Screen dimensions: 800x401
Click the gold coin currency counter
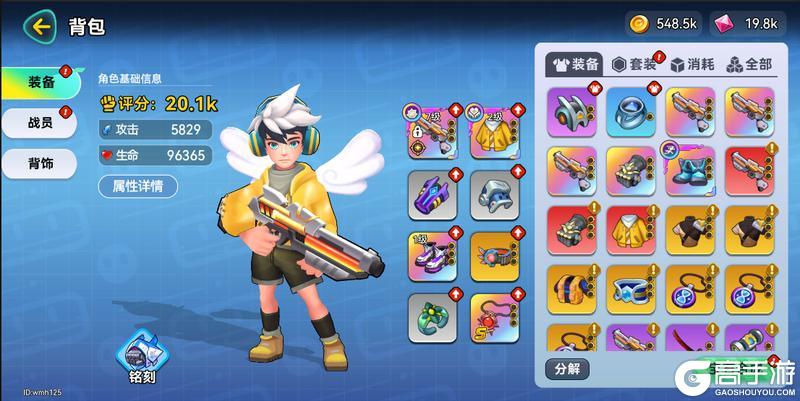[x=662, y=23]
